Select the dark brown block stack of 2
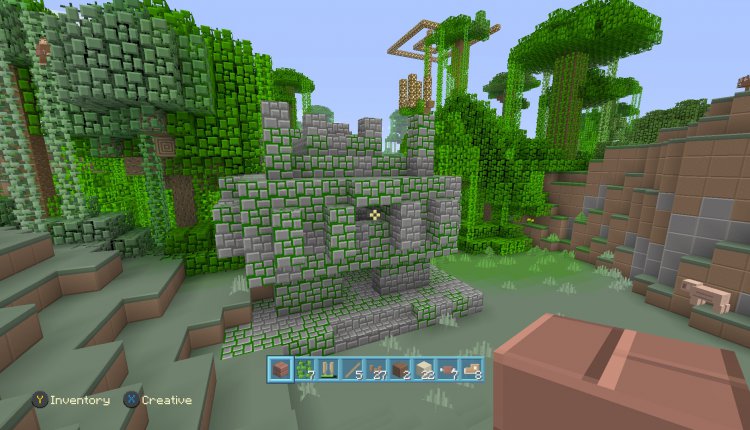750x430 pixels. tap(400, 370)
